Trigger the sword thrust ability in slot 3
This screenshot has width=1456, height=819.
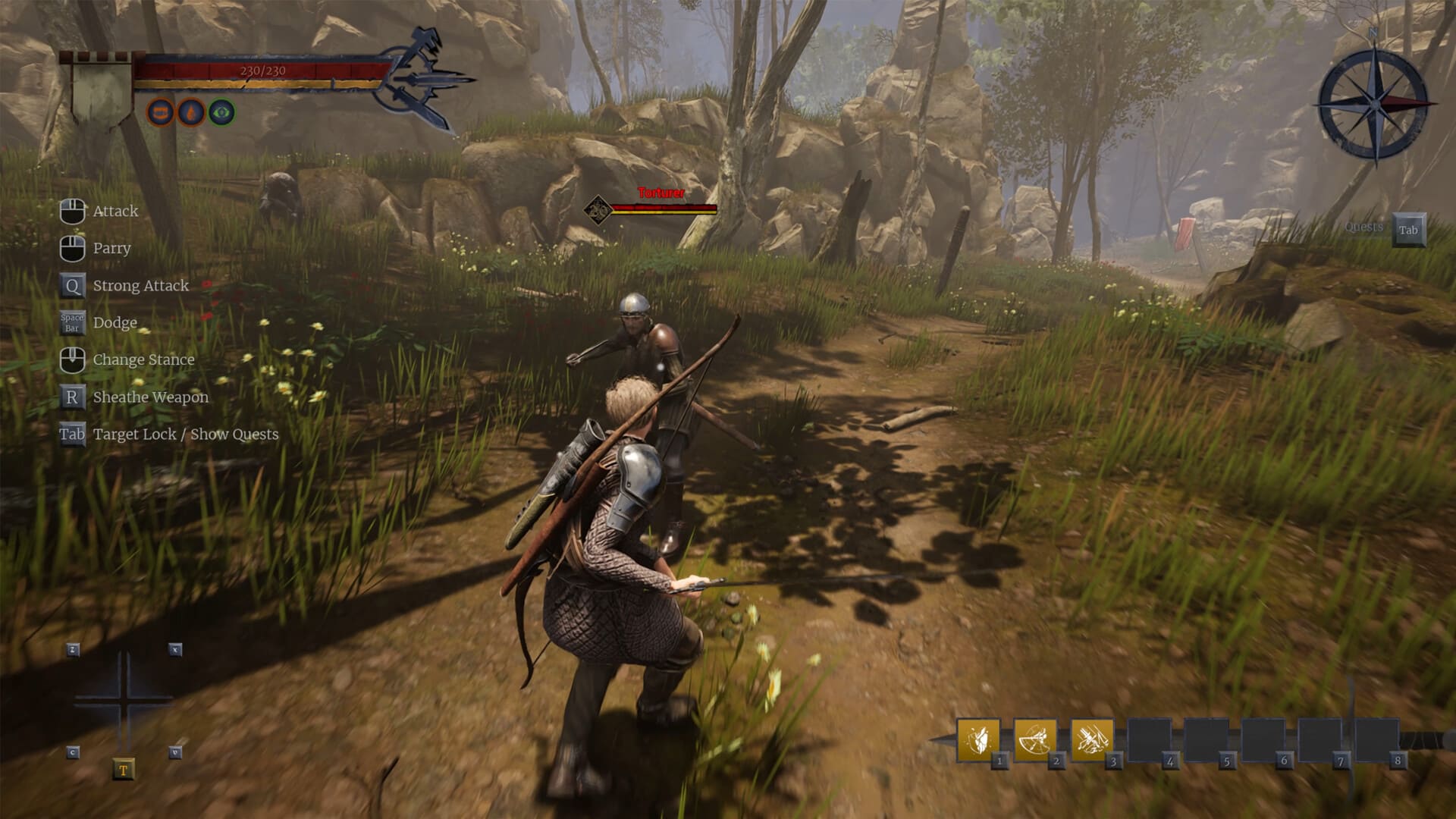(x=1091, y=739)
